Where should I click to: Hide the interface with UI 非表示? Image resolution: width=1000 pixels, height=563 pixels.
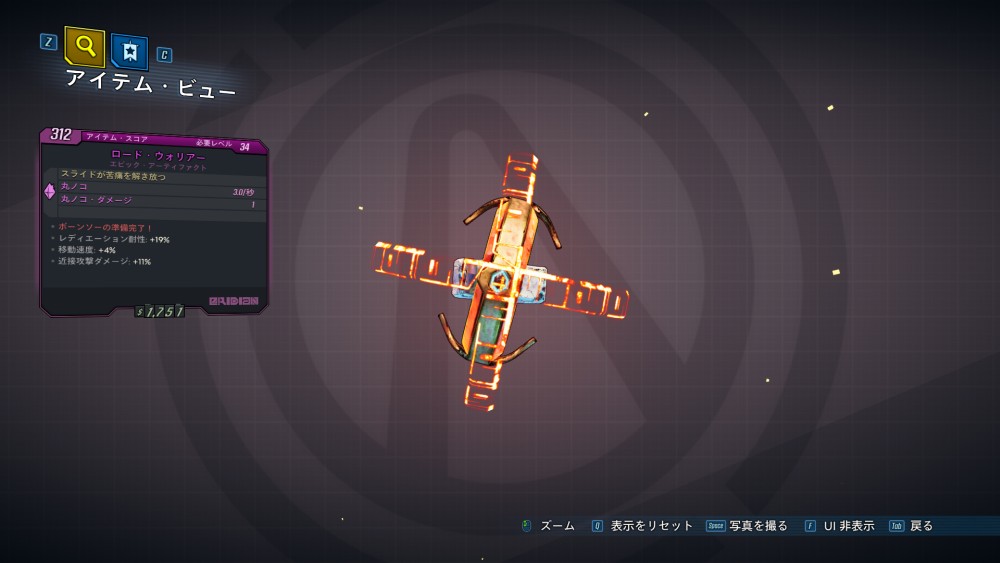[x=848, y=526]
